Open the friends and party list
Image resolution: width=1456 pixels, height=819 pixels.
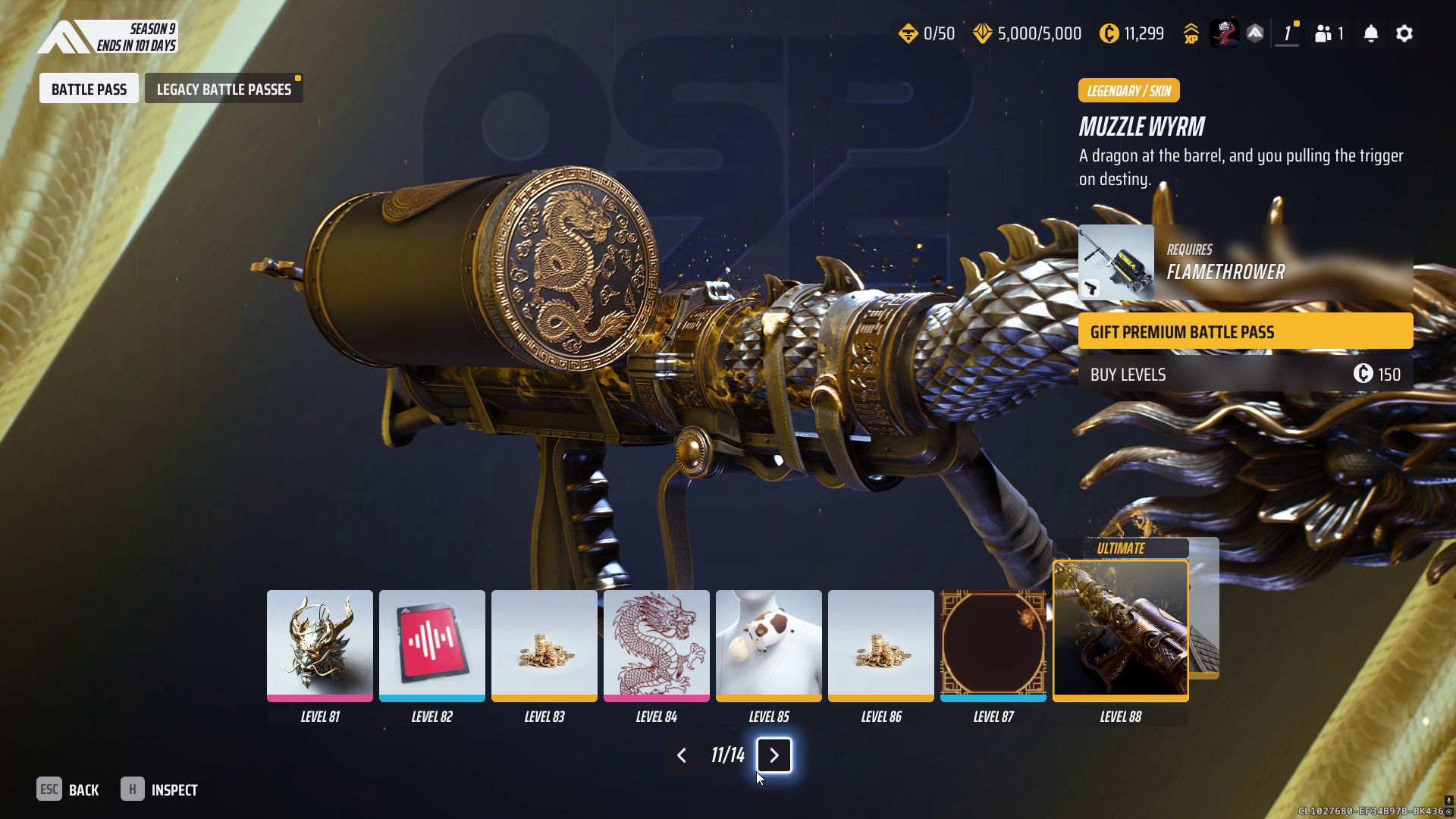click(1329, 33)
